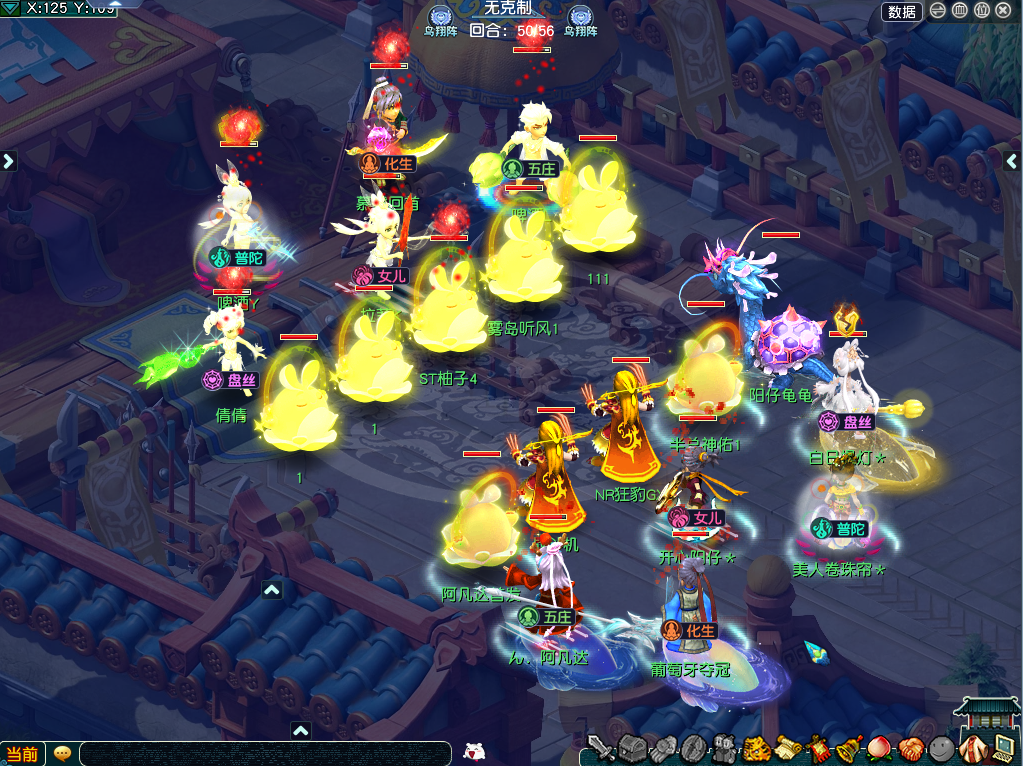Toggle the green dropdown beside the coordinates
The image size is (1023, 766).
click(10, 8)
